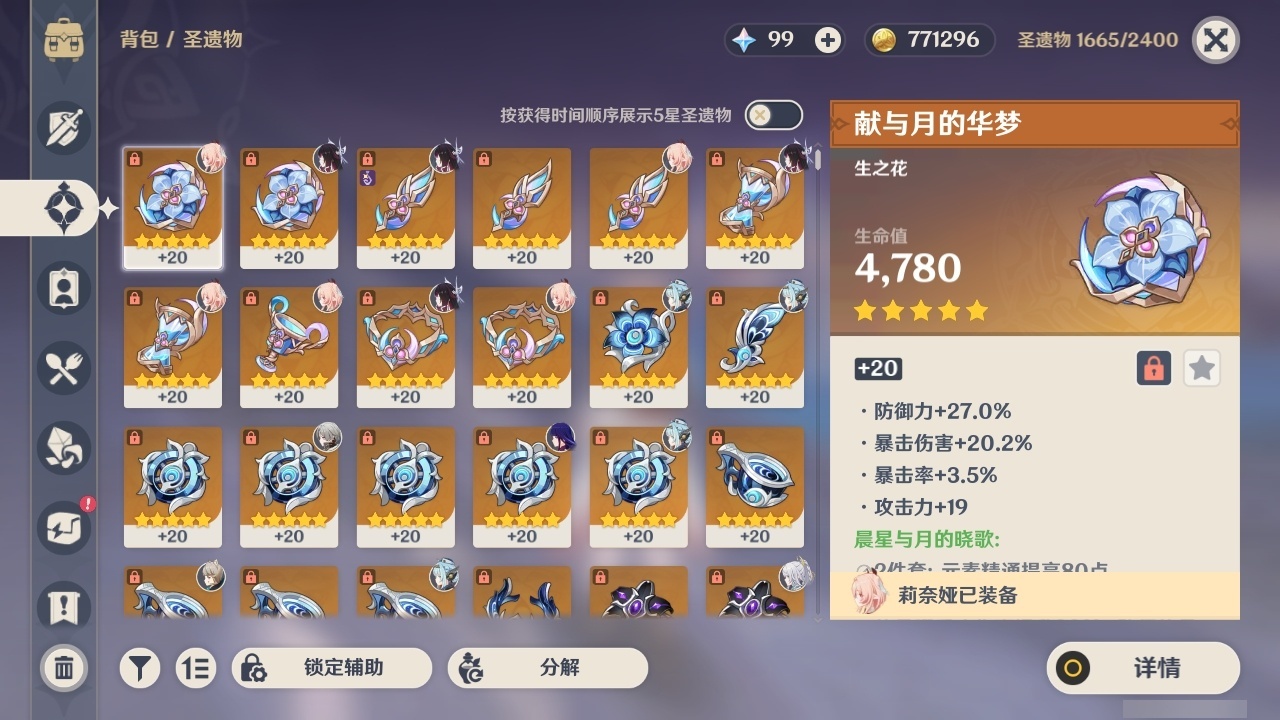
Task: Select the Food category icon in the sidebar
Action: tap(63, 368)
